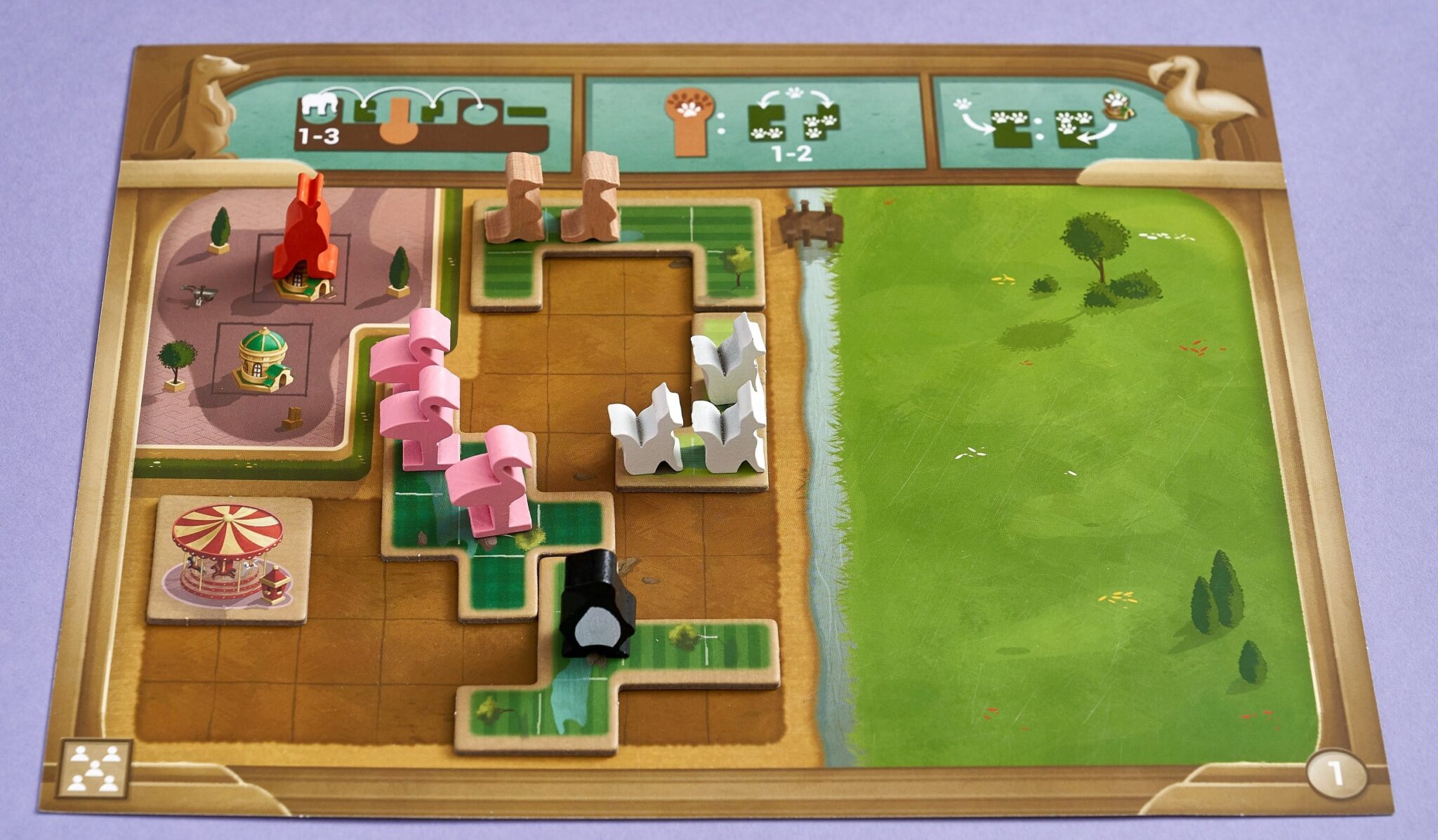Pick the black penguin meeple
Screen dimensions: 1438x840
point(597,605)
